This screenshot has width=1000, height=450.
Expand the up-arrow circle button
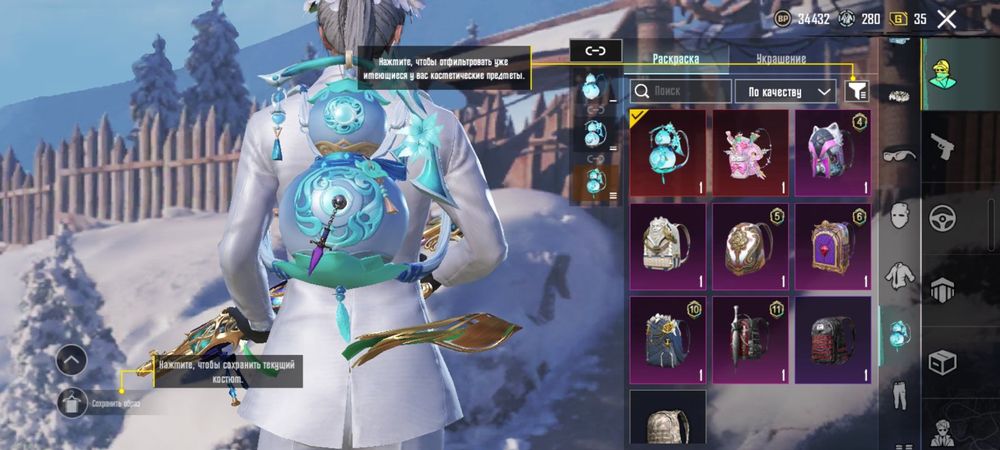point(72,360)
